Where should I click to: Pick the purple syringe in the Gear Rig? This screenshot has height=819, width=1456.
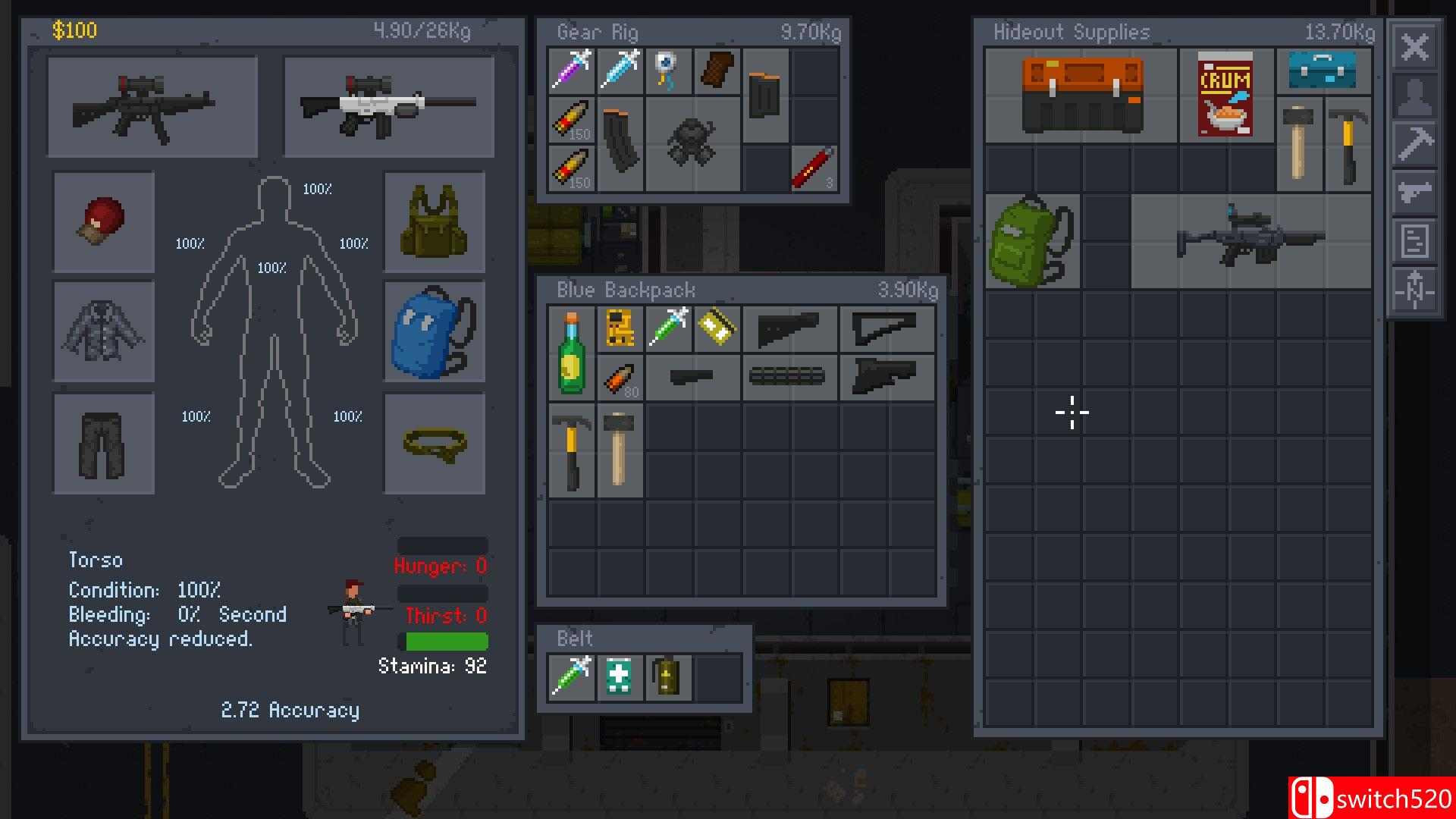coord(571,71)
